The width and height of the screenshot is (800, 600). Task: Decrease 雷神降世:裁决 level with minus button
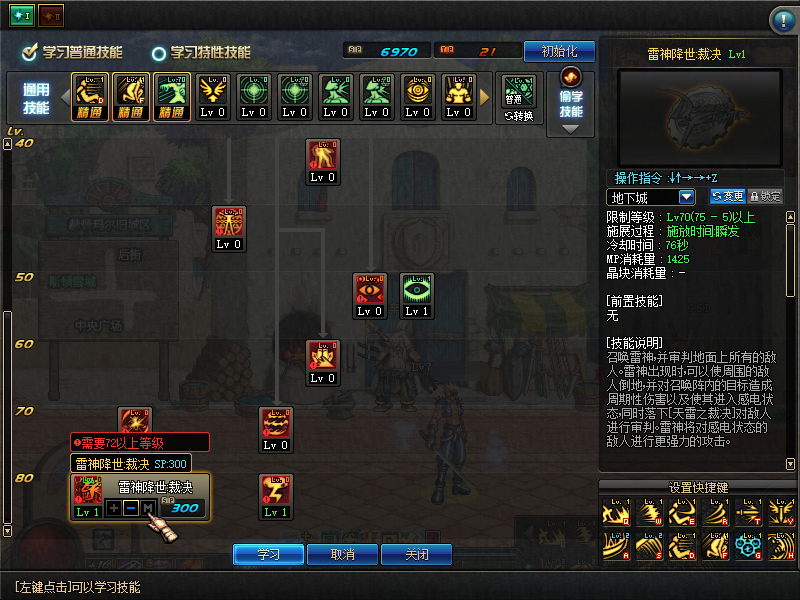coord(131,508)
